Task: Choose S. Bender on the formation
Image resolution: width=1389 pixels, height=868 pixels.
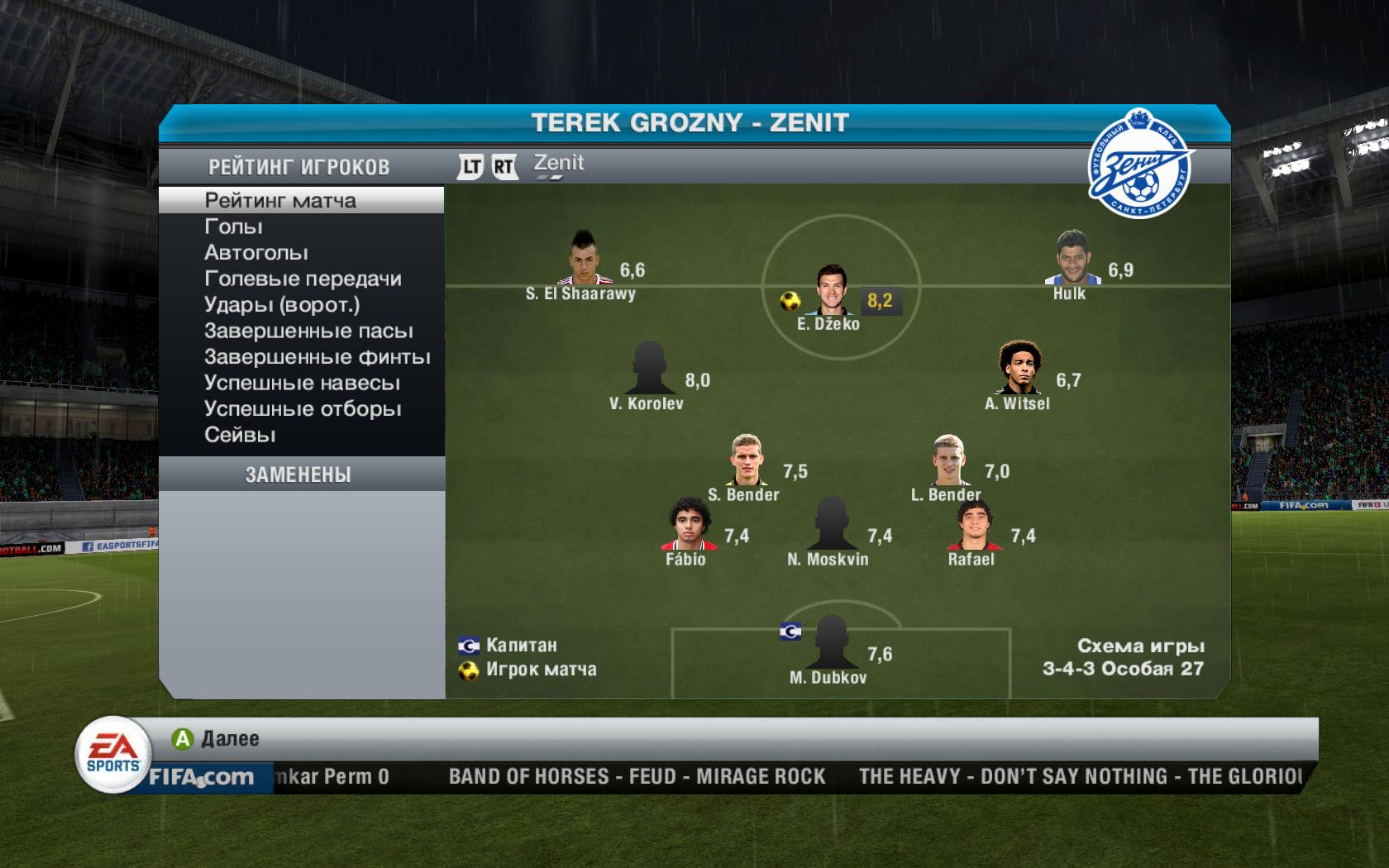Action: 746,461
